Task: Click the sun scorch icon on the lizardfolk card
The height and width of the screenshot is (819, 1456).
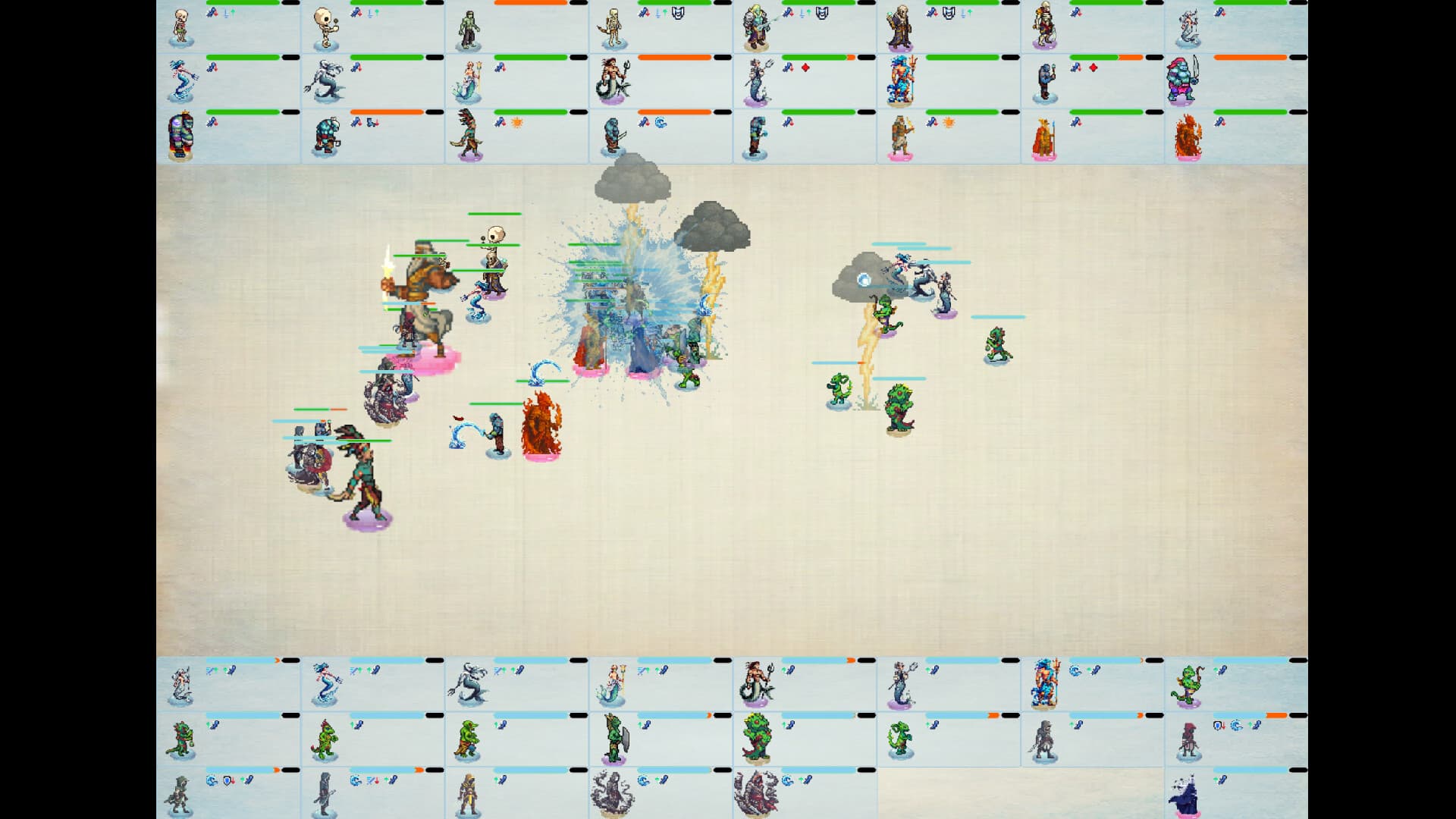Action: click(518, 122)
